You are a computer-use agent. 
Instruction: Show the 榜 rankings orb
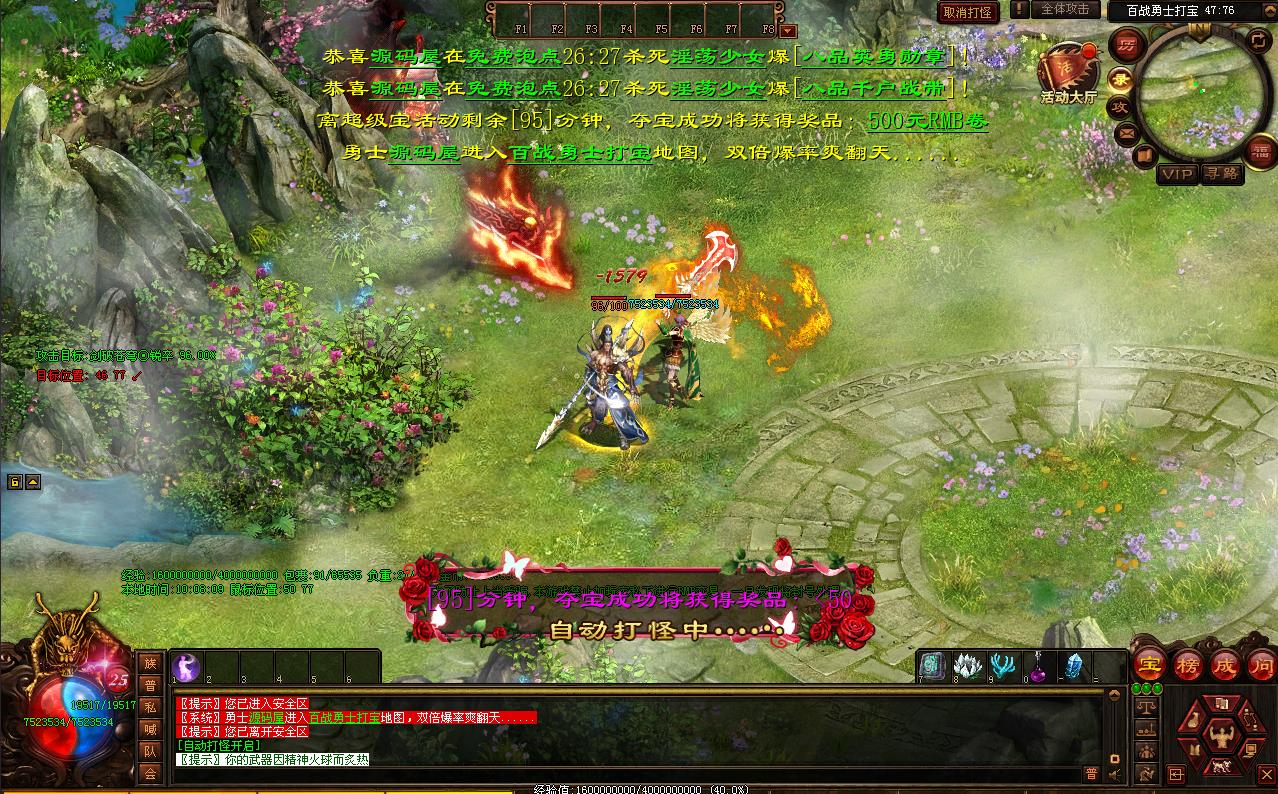[1187, 665]
